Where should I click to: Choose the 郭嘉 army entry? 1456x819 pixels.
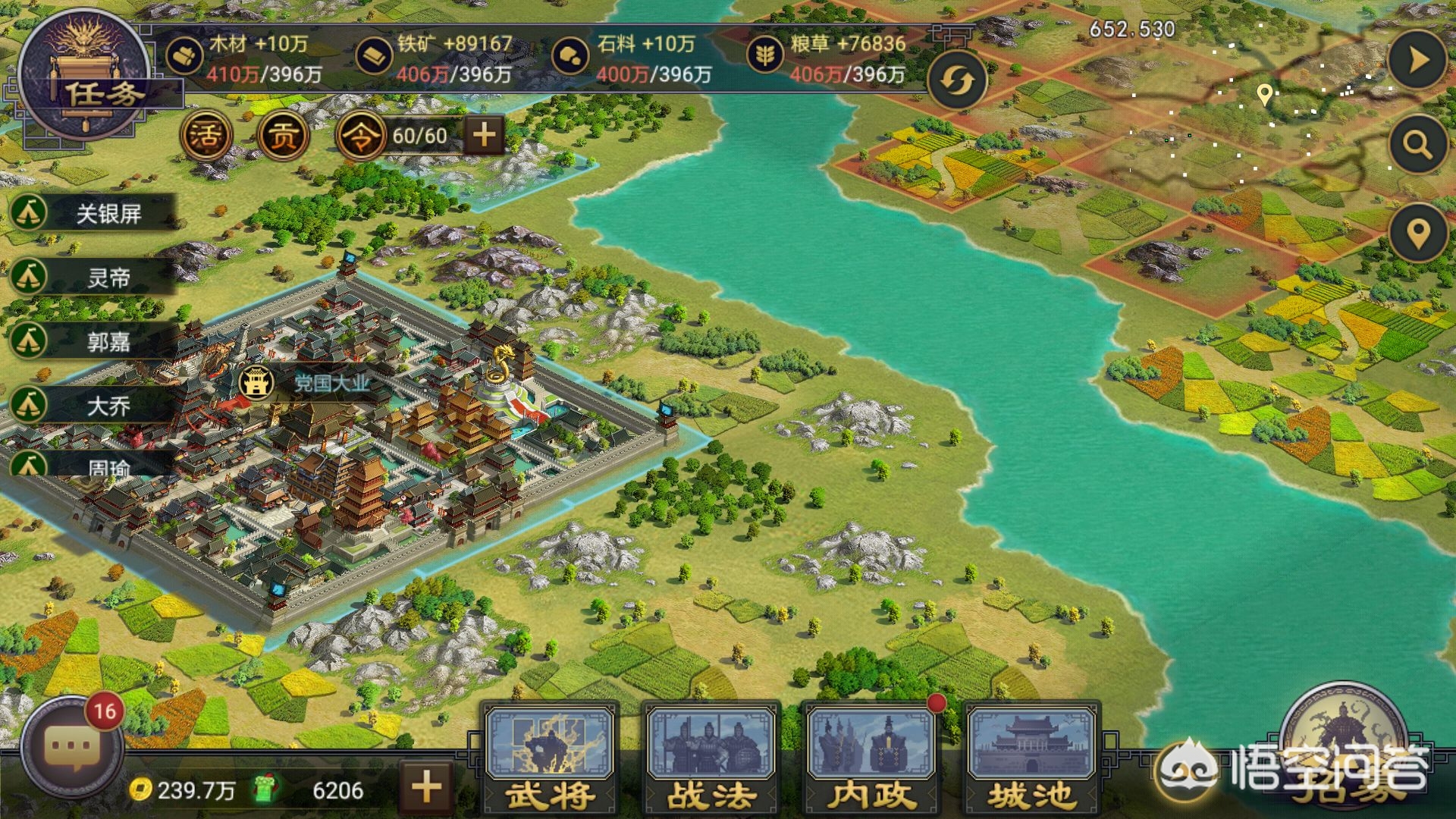93,342
